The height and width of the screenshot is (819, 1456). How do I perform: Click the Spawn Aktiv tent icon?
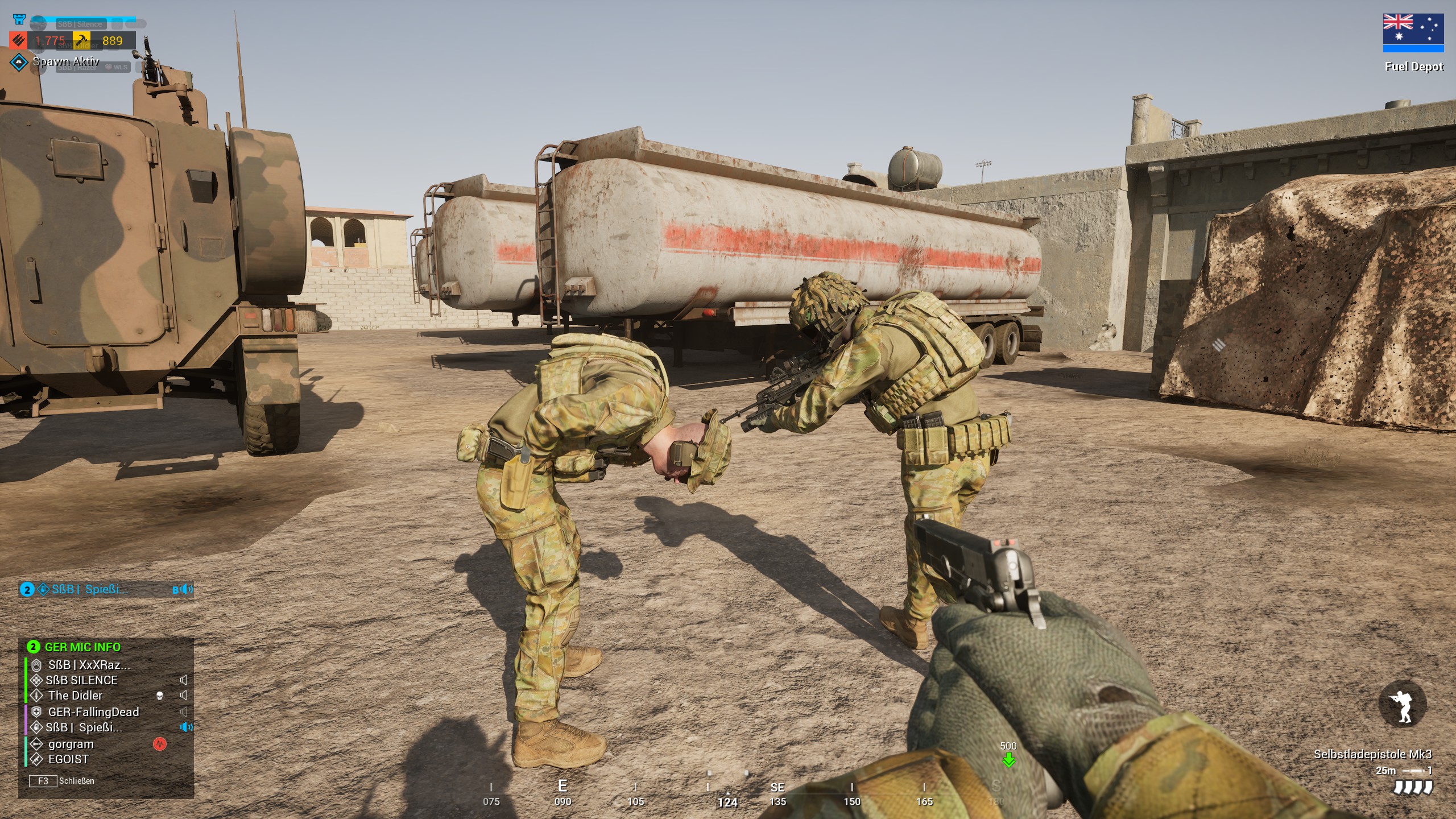[x=19, y=61]
